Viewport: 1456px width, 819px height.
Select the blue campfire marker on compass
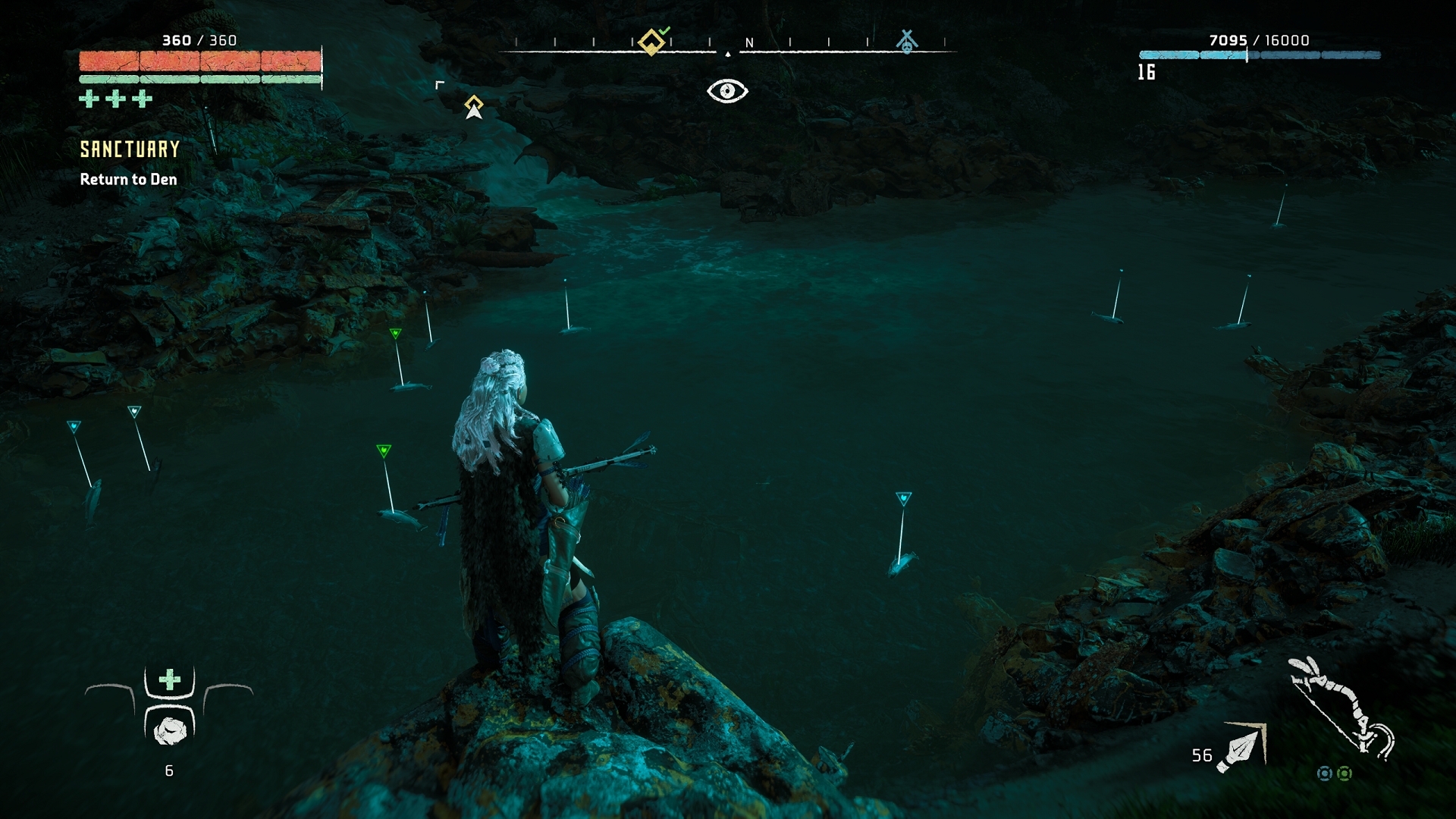[x=906, y=41]
